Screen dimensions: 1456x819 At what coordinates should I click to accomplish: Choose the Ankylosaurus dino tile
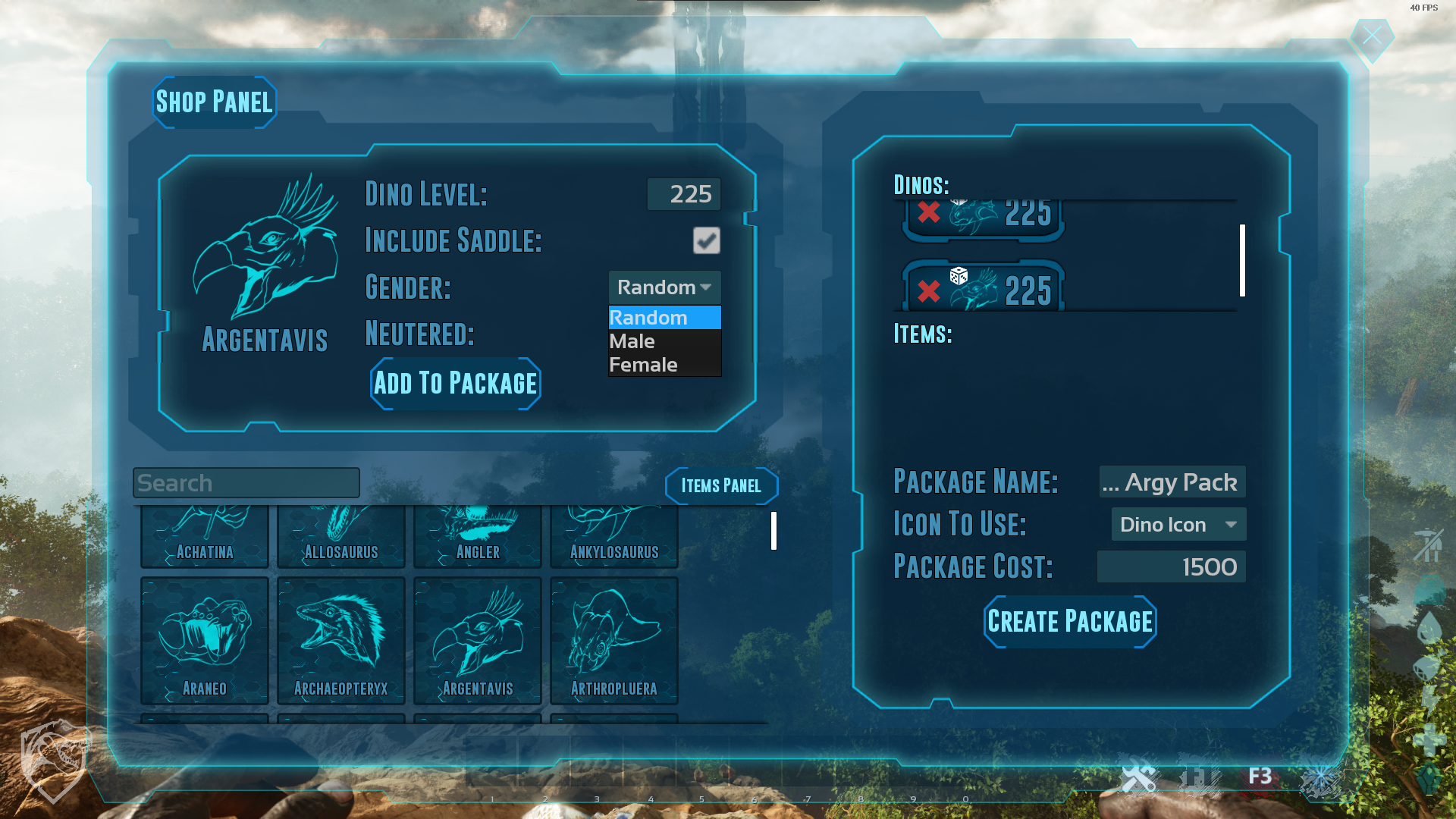[614, 538]
